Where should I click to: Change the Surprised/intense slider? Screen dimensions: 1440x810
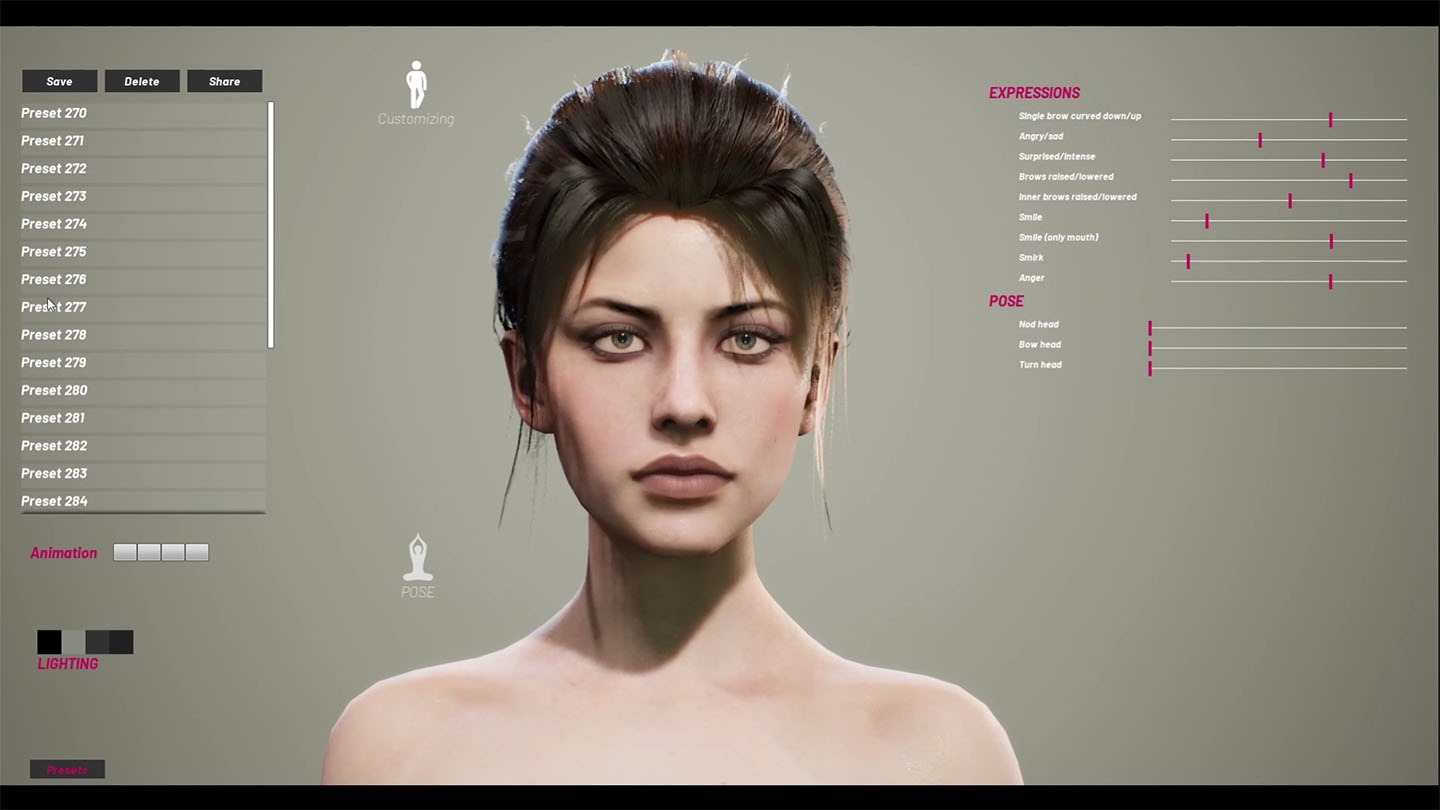[1323, 160]
